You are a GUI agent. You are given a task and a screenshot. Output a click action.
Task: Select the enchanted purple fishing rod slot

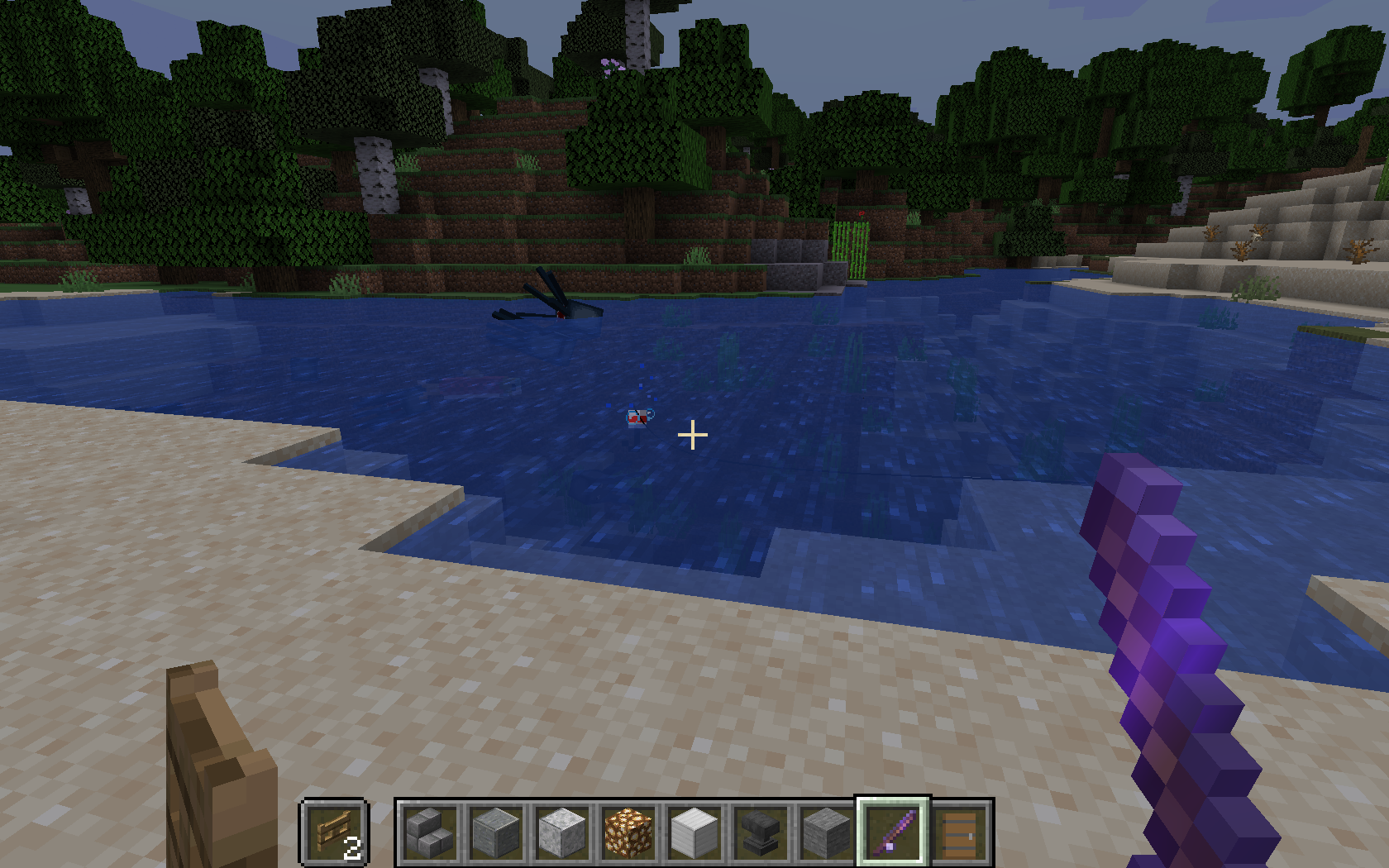(x=893, y=832)
